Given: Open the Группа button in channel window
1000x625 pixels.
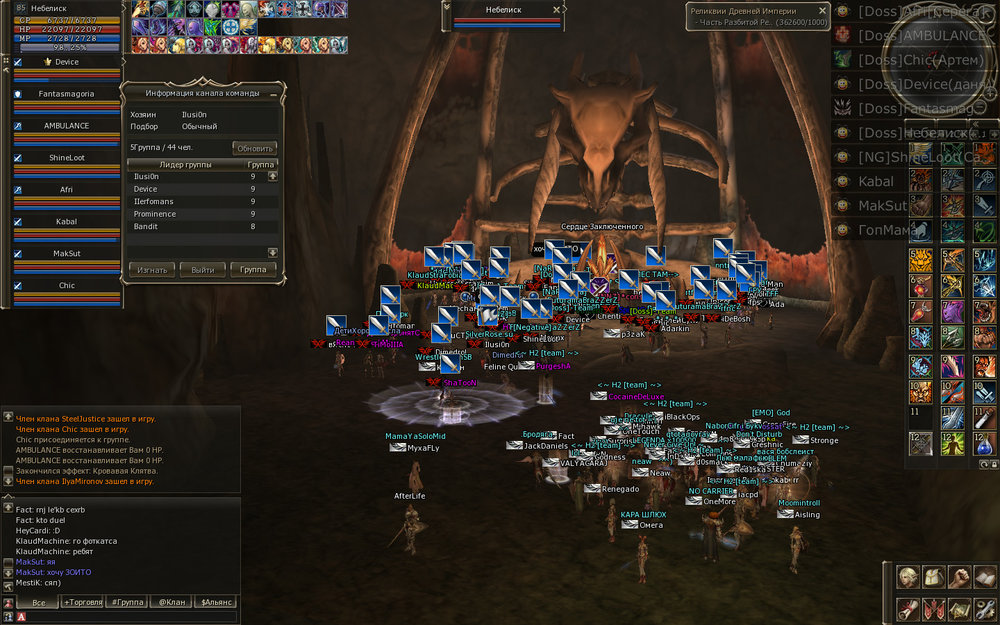Looking at the screenshot, I should [x=253, y=270].
